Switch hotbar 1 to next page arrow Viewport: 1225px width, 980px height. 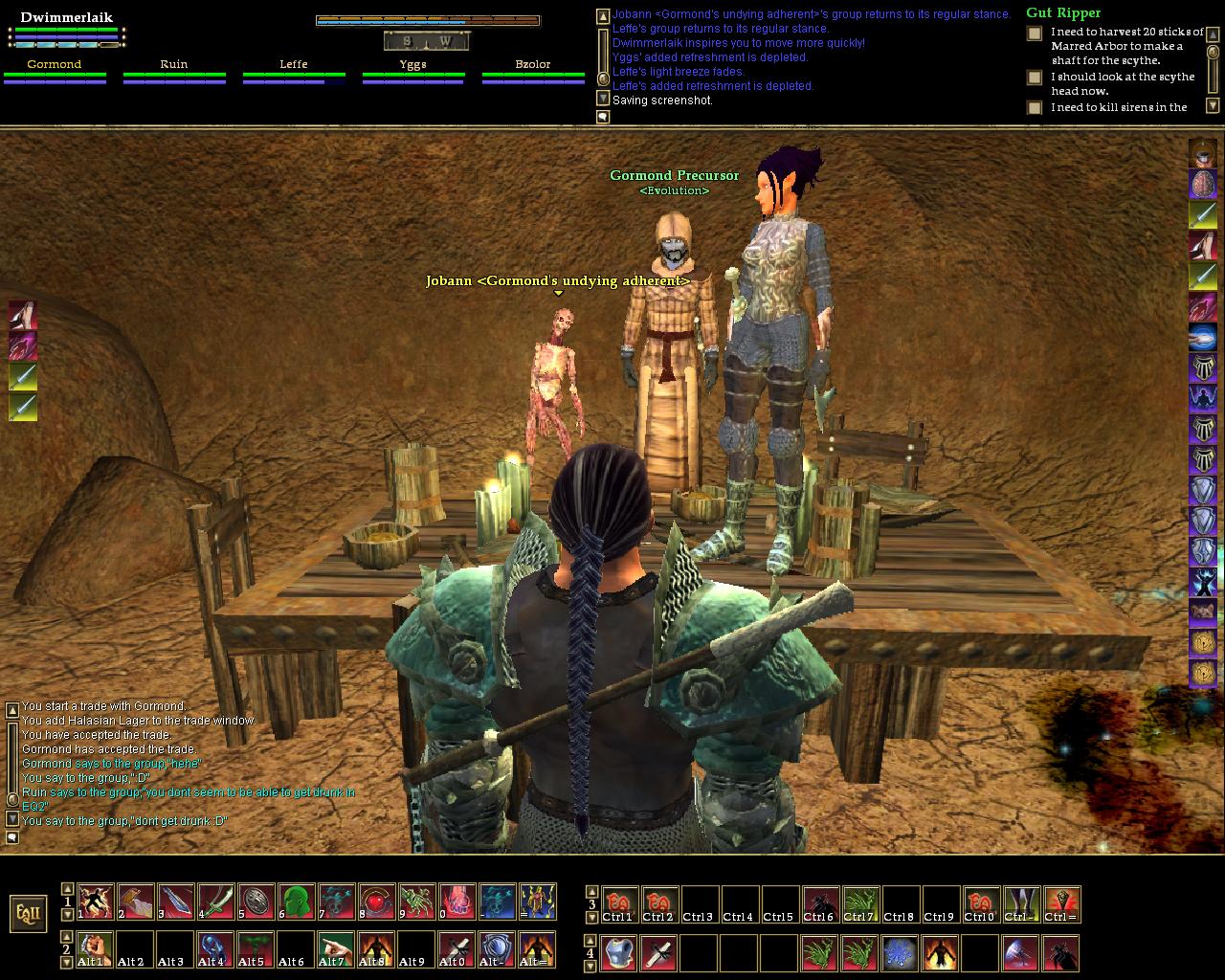pyautogui.click(x=67, y=913)
